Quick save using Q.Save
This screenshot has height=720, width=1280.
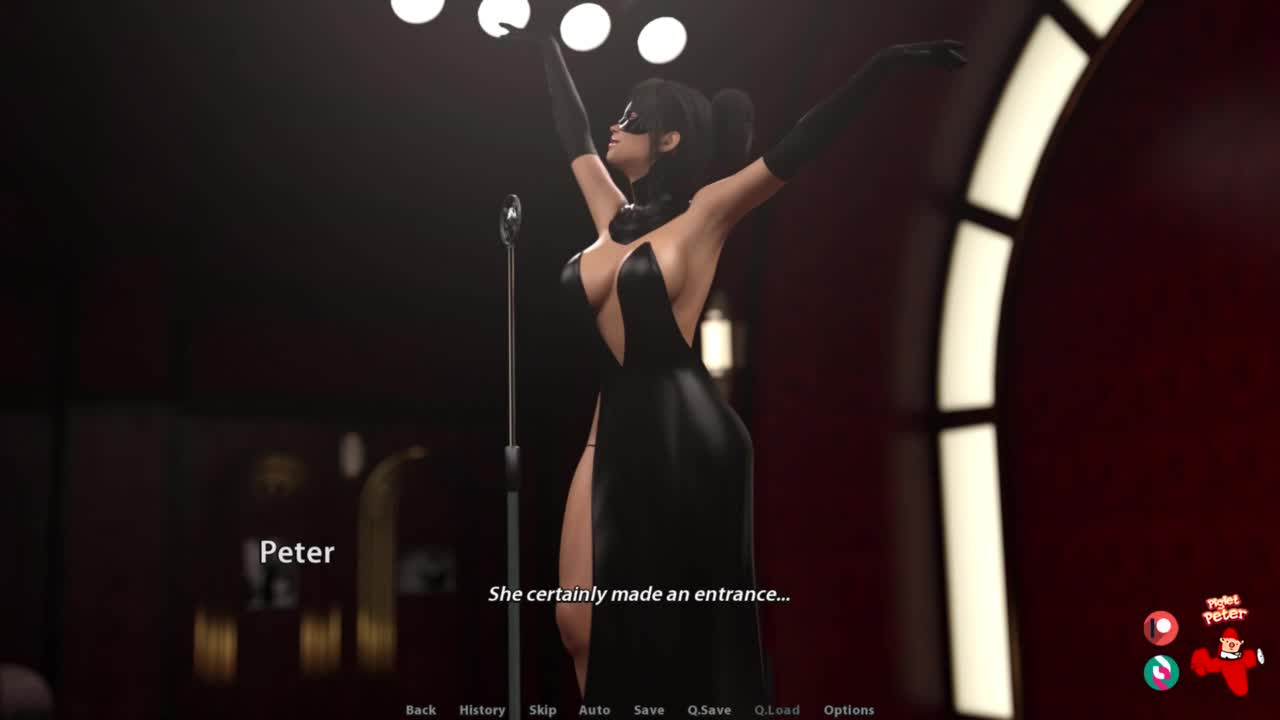[709, 710]
